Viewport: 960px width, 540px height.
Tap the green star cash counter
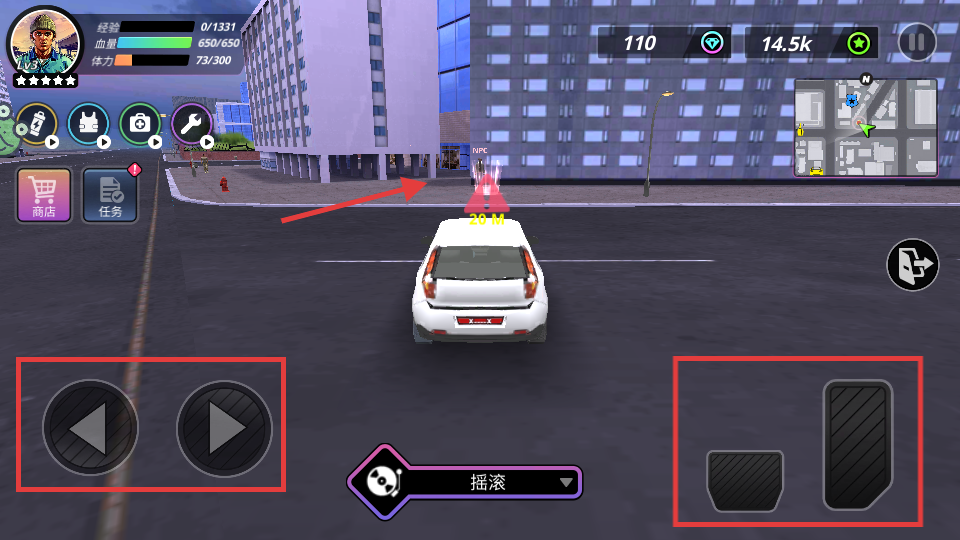point(812,43)
